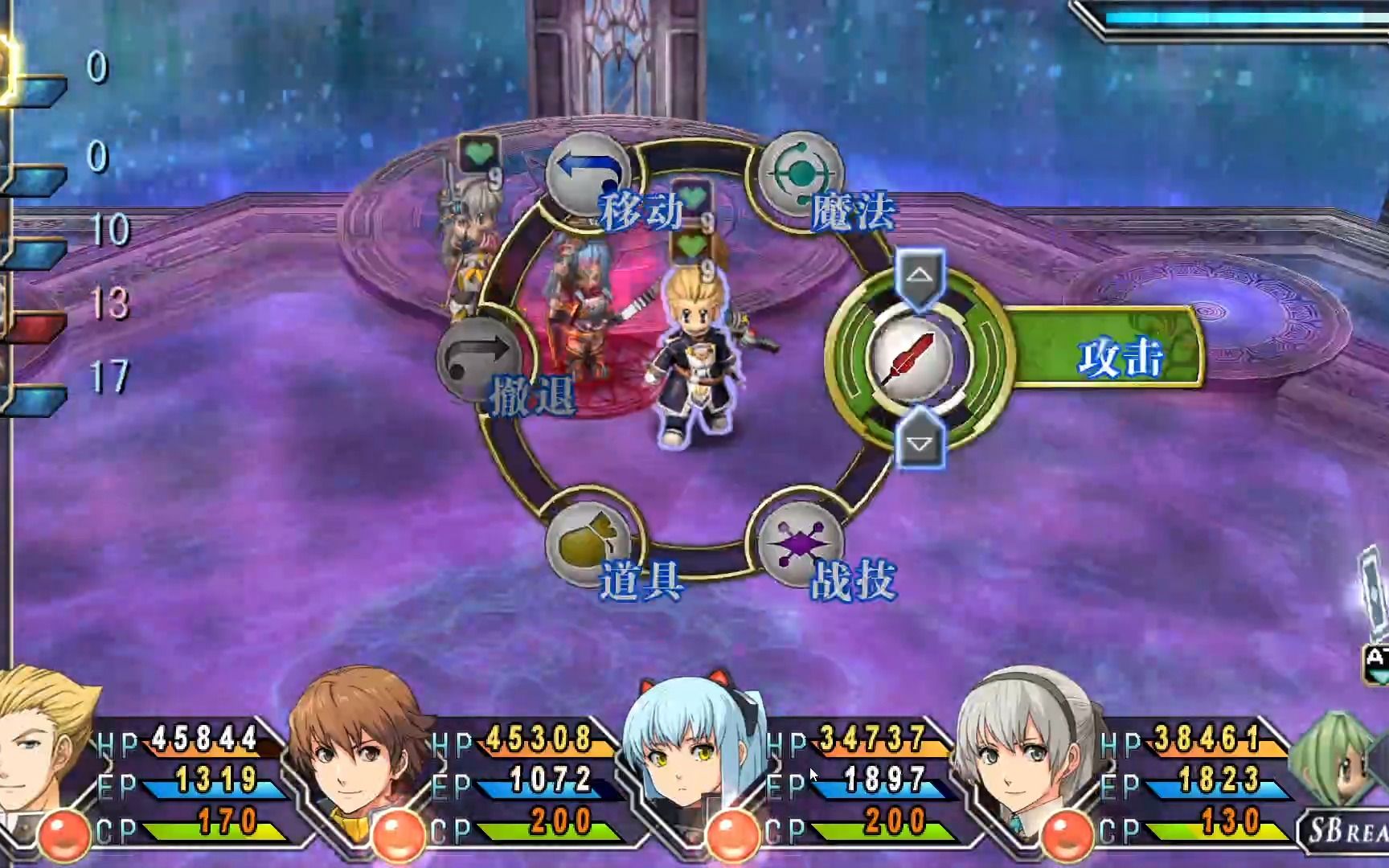Confirm the 攻击 (Attack) command
The image size is (1389, 868).
913,358
